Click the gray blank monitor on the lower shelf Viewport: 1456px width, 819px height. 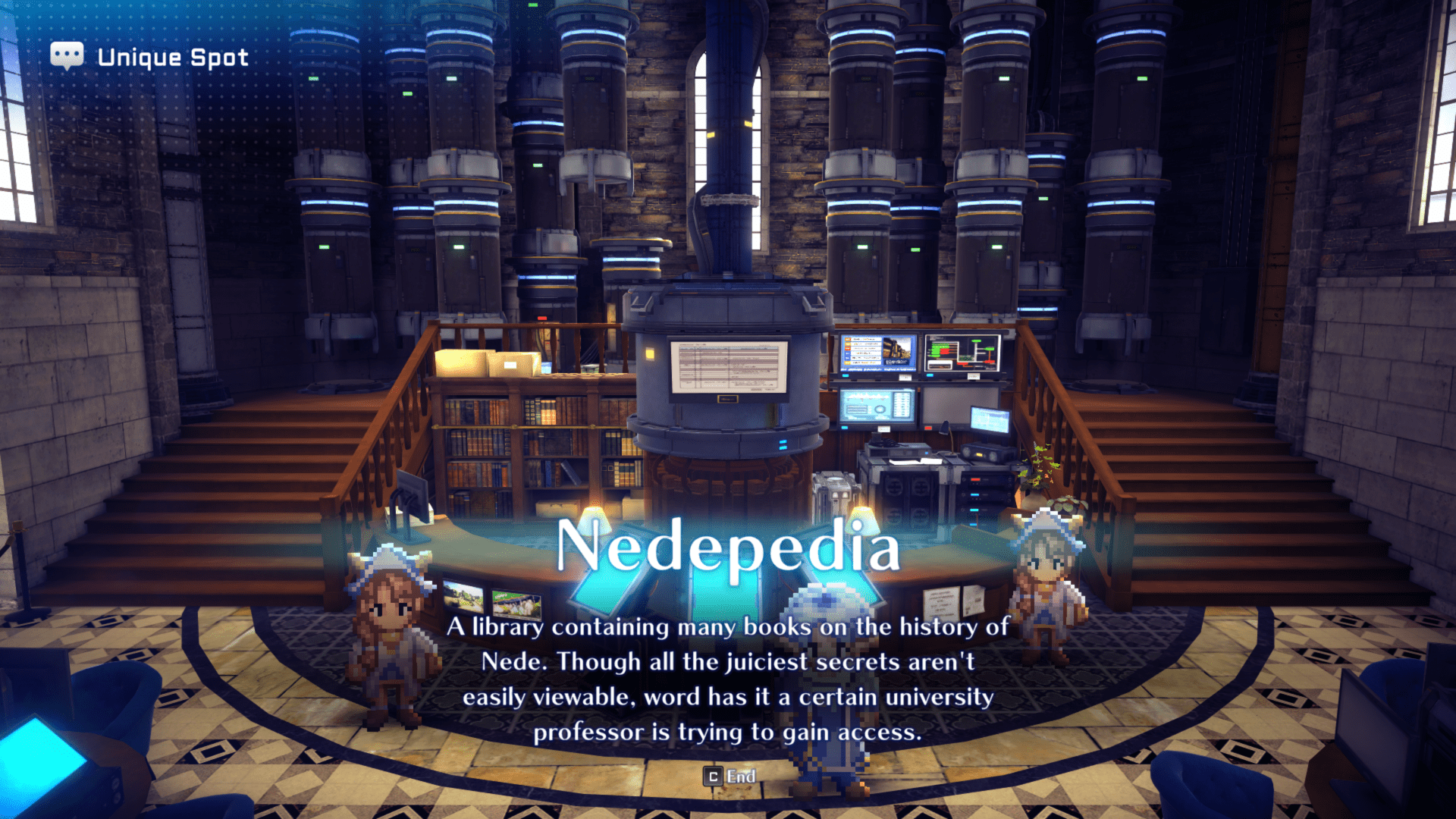[x=960, y=405]
